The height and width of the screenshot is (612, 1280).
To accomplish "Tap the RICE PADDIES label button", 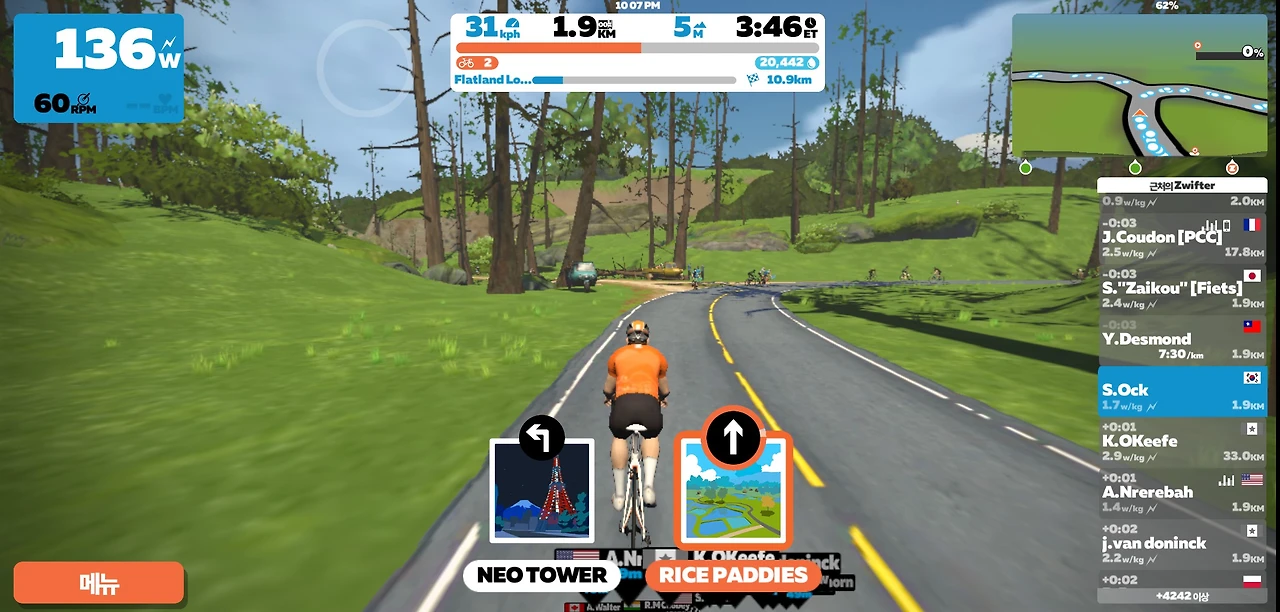I will click(x=733, y=575).
